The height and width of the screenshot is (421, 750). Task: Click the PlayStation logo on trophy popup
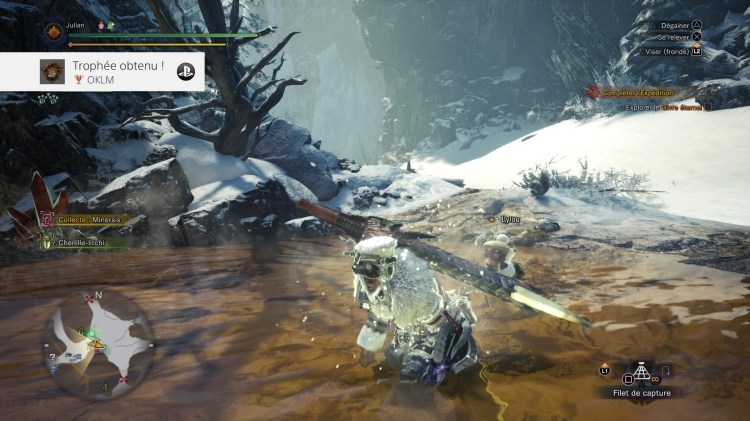186,71
